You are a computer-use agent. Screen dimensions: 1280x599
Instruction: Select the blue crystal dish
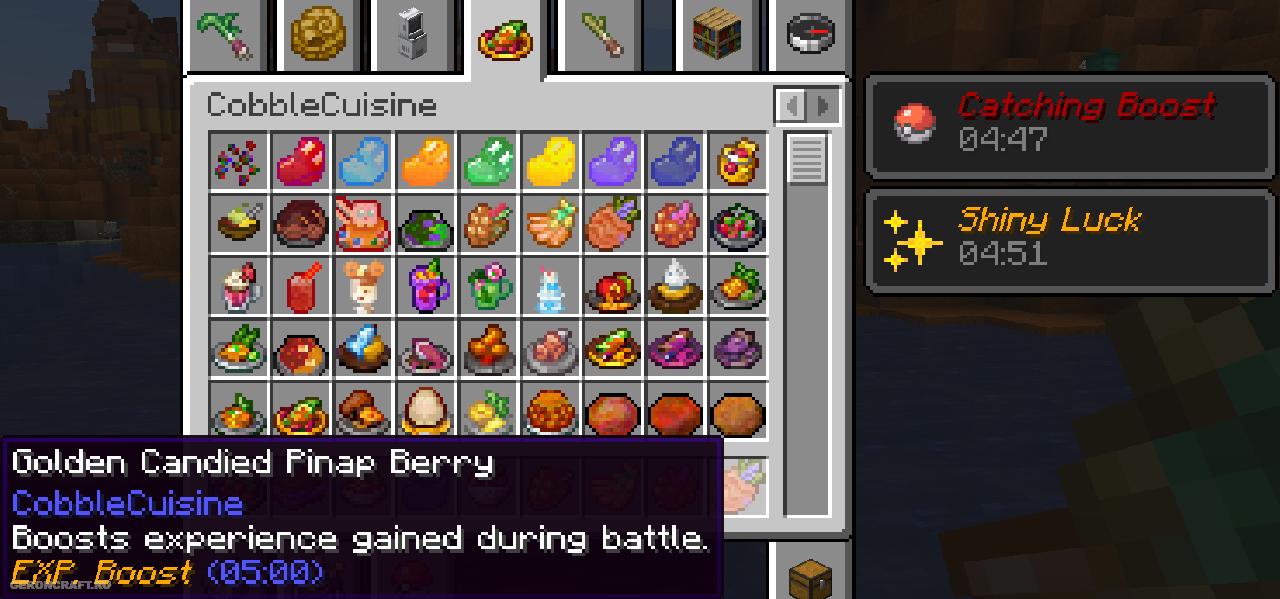363,348
